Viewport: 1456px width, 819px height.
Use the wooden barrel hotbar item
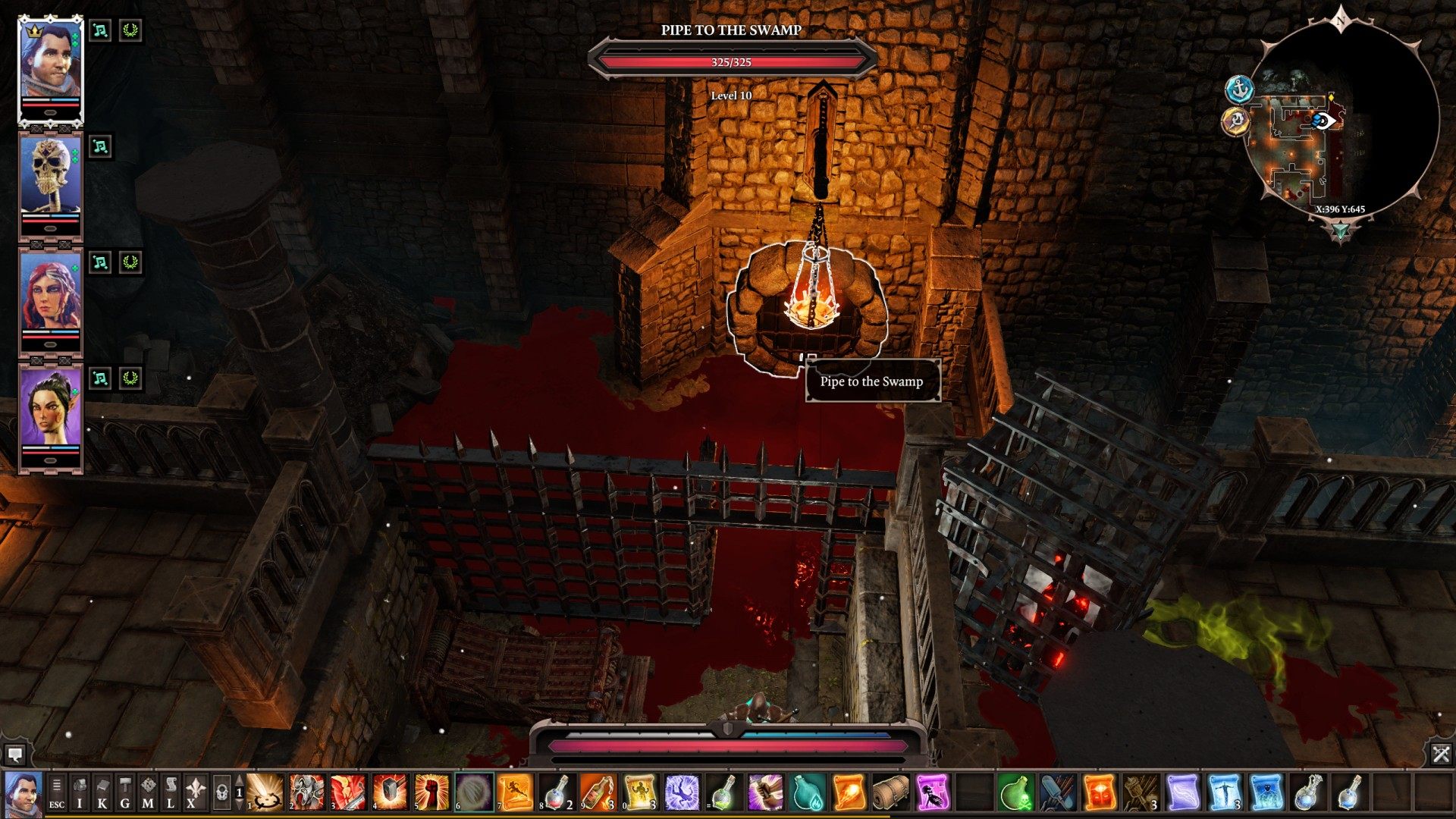point(890,793)
